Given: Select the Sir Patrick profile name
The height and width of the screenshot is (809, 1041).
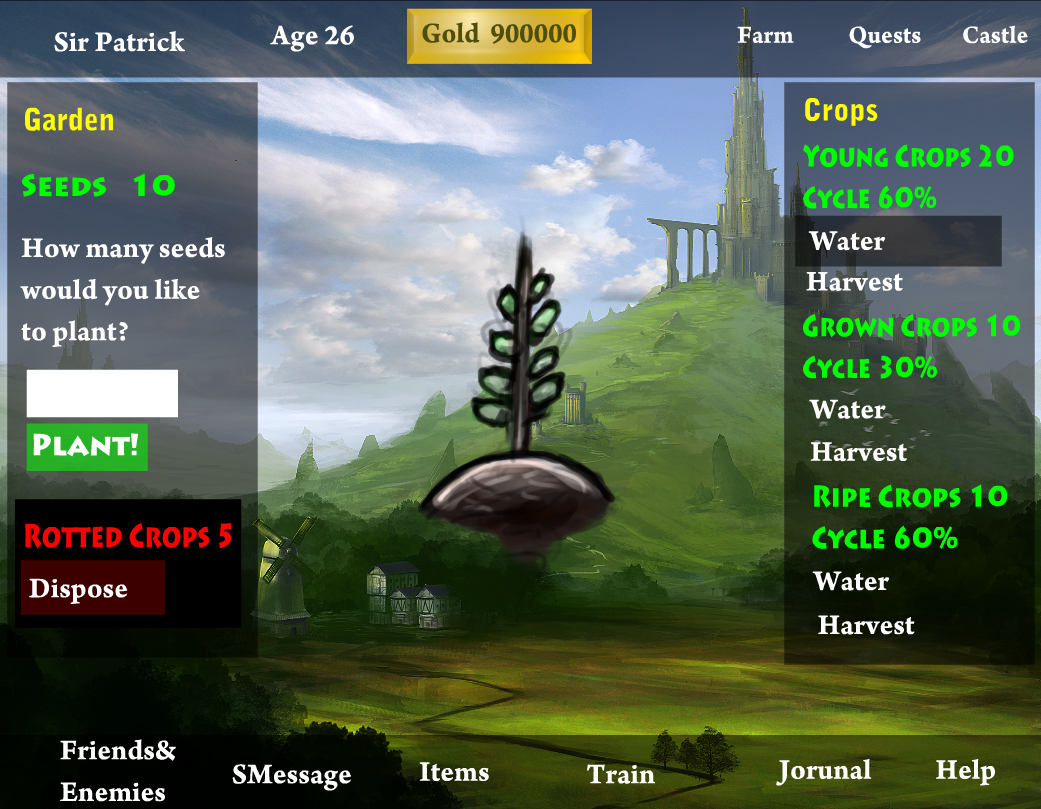Looking at the screenshot, I should (x=119, y=42).
